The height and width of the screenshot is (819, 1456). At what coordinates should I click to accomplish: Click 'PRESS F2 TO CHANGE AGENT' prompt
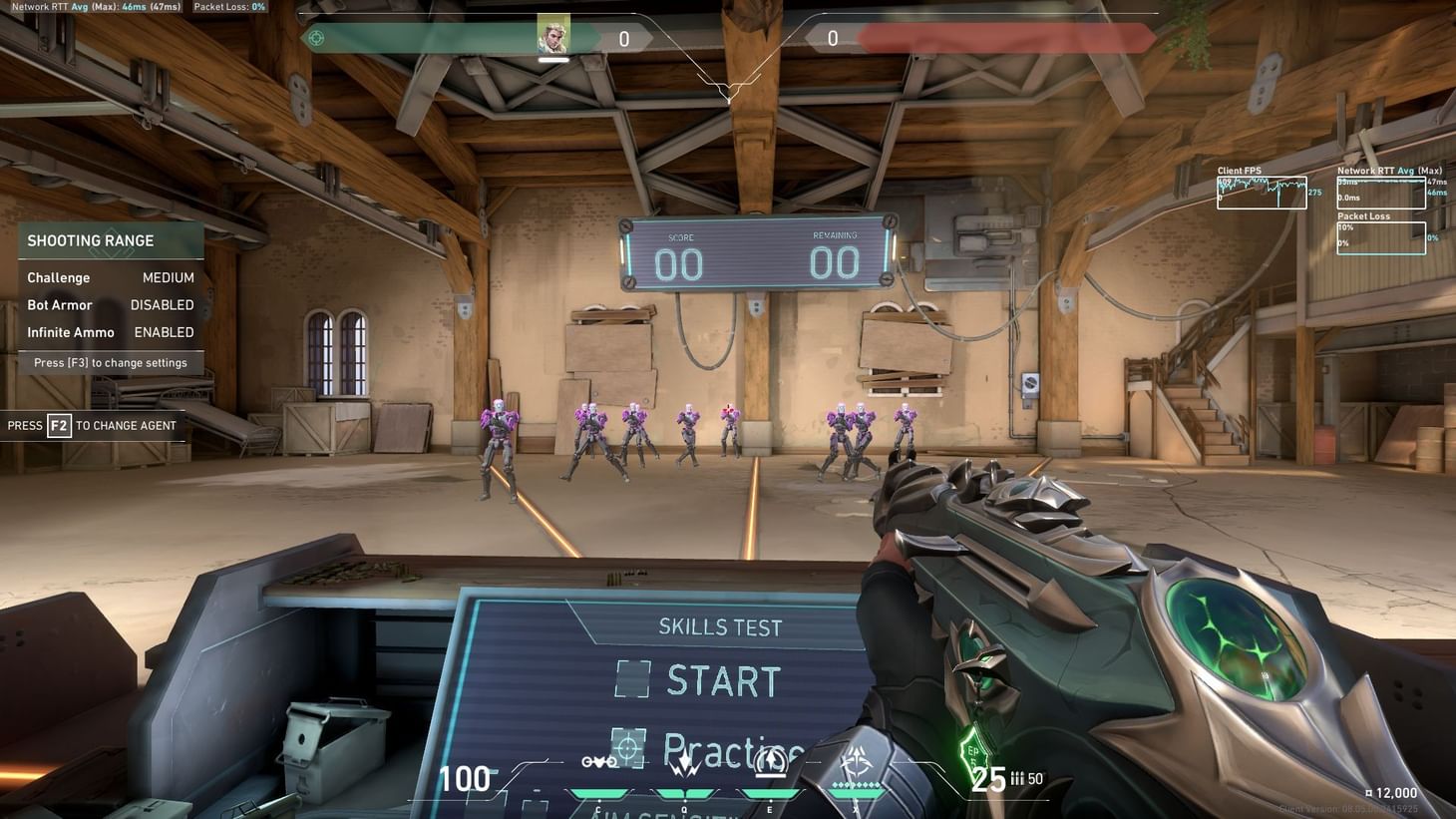click(x=92, y=425)
